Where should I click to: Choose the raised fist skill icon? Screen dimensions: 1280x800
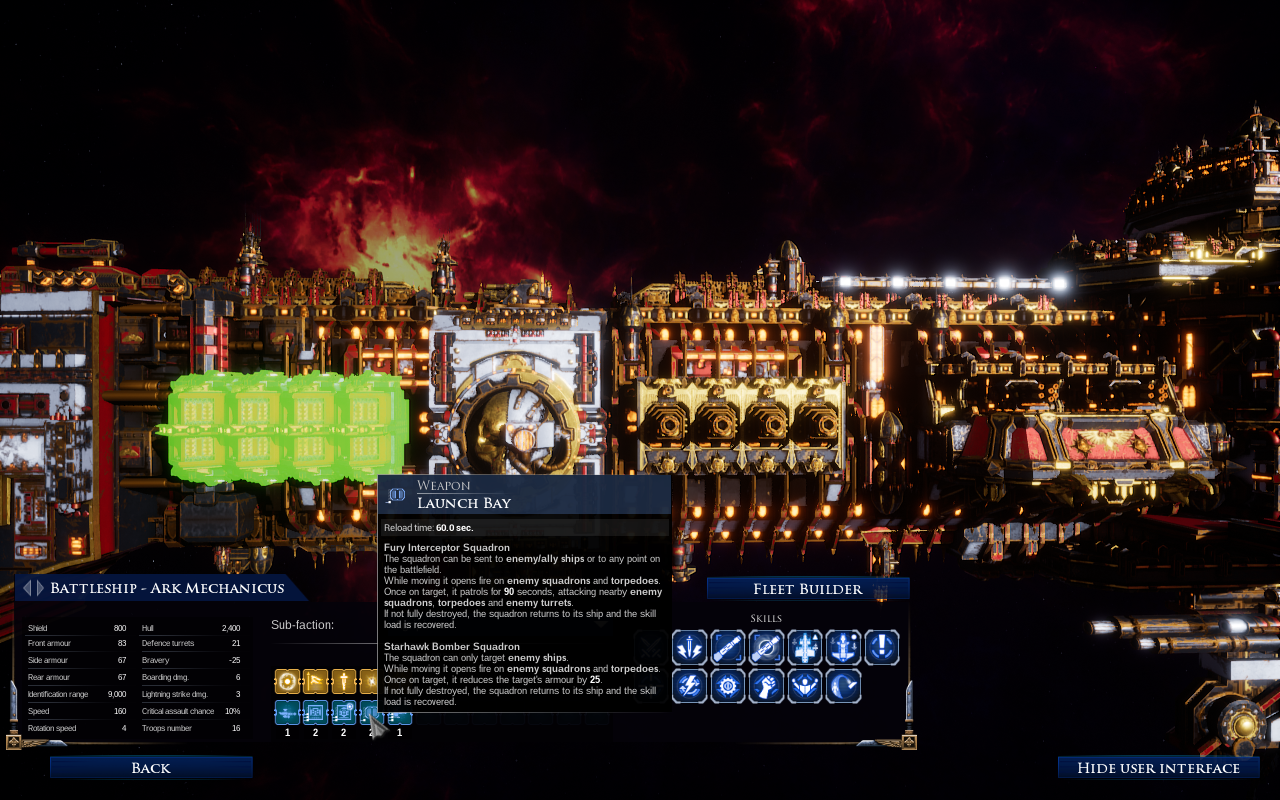click(x=767, y=686)
